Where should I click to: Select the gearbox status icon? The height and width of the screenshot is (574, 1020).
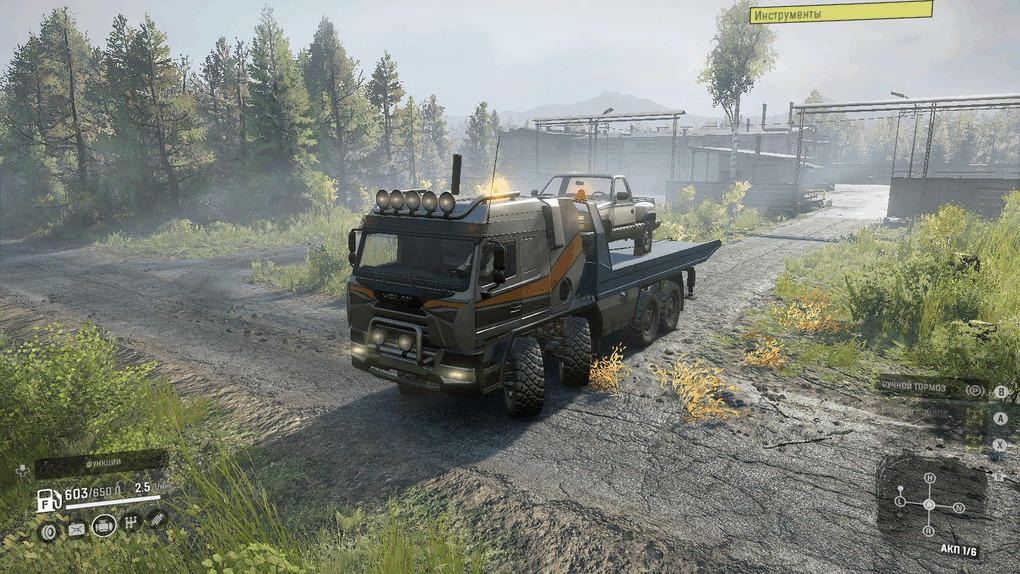click(131, 523)
